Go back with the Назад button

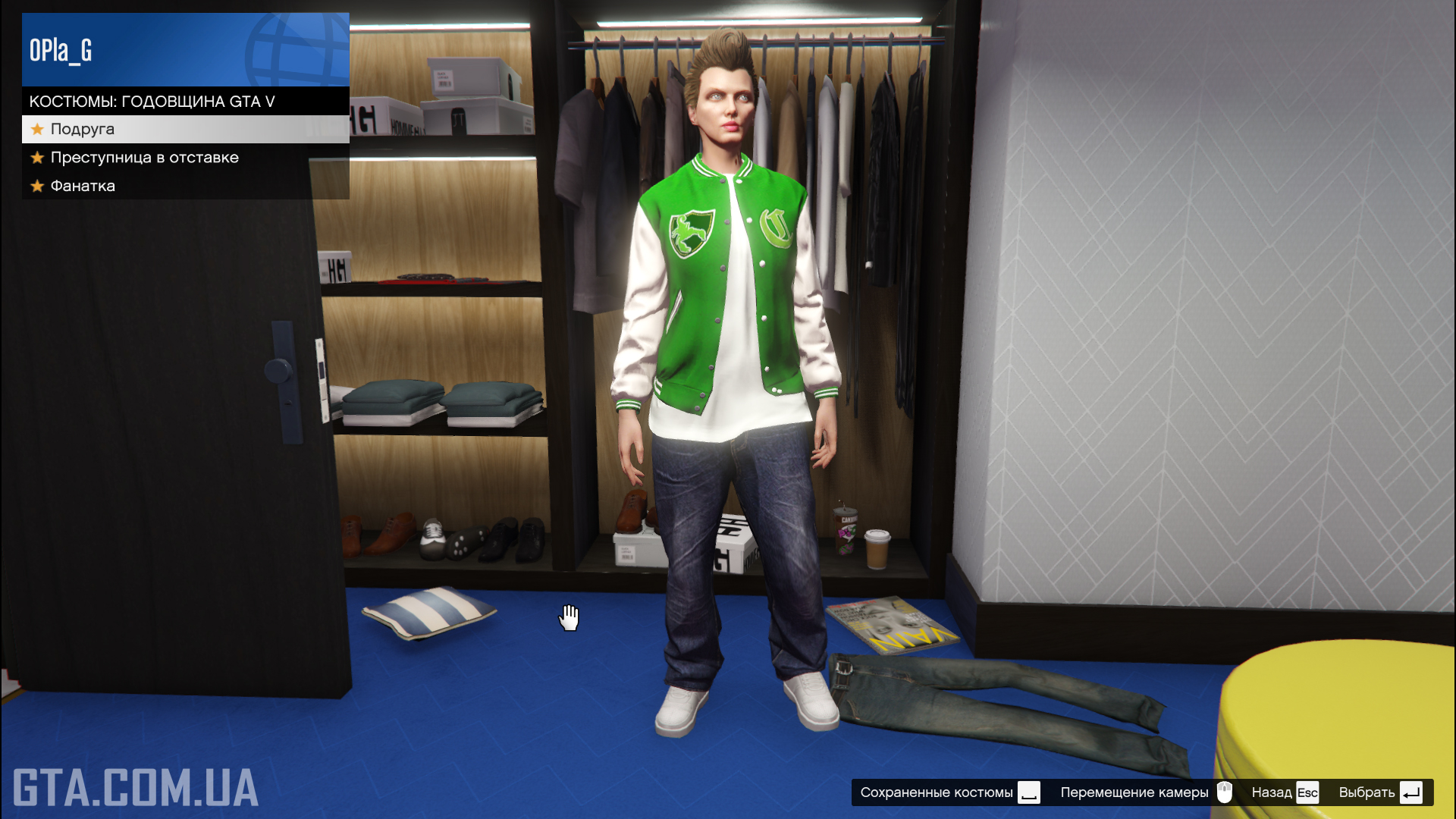(x=1285, y=792)
